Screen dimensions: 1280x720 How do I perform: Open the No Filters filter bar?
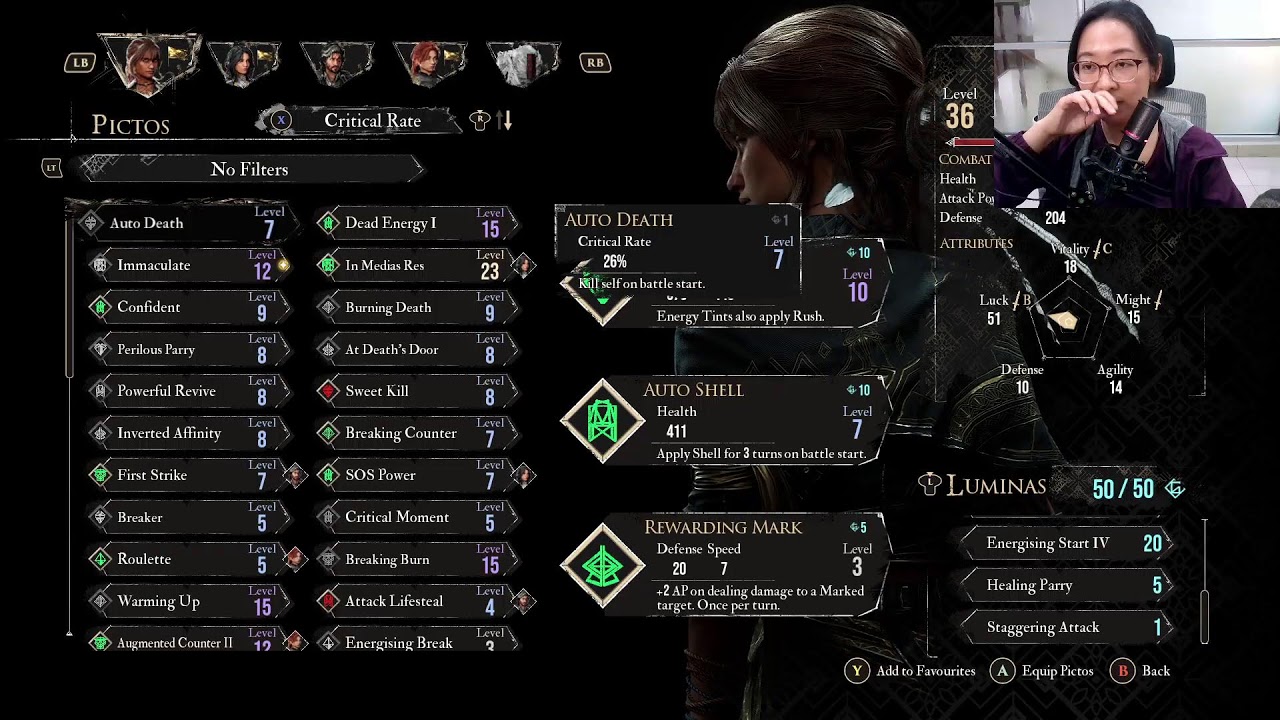click(250, 169)
